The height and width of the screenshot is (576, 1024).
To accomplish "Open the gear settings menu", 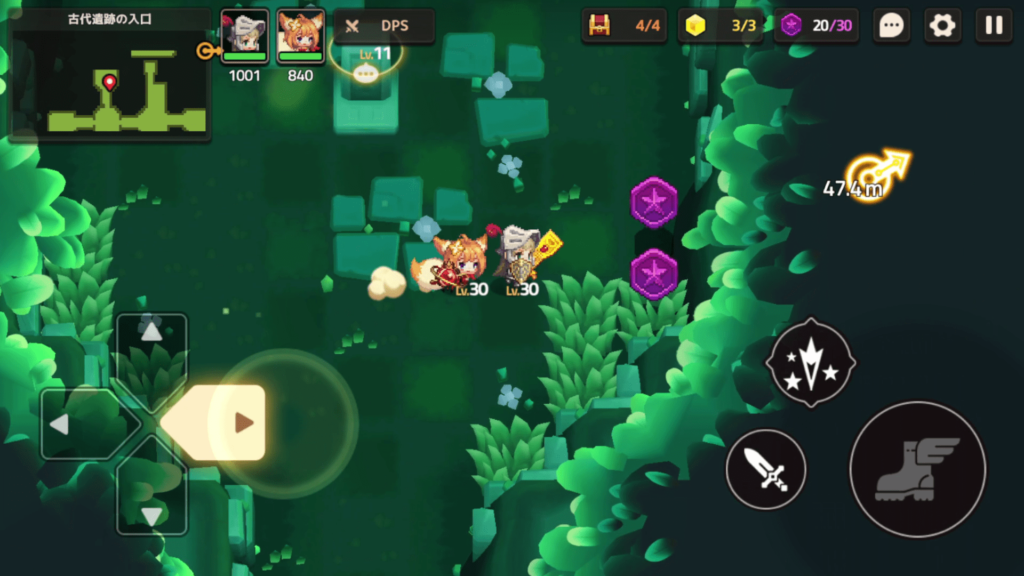I will [942, 26].
